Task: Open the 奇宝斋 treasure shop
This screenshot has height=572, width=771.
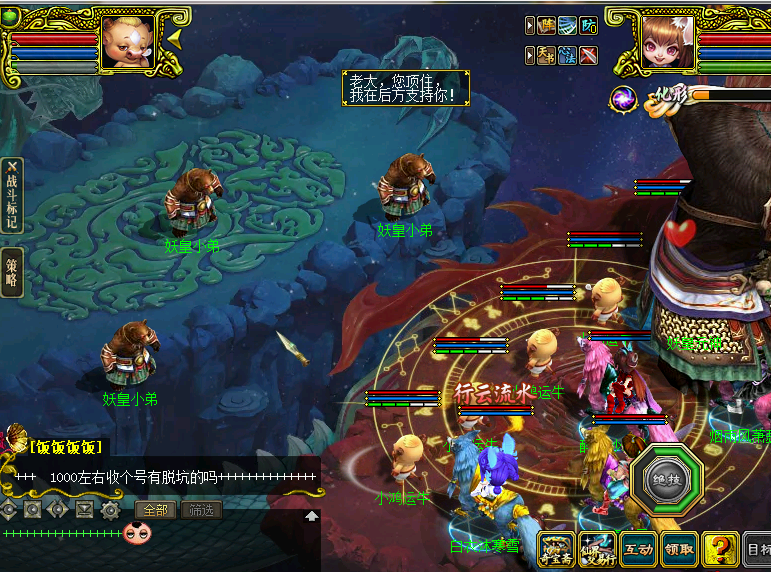Action: [555, 549]
